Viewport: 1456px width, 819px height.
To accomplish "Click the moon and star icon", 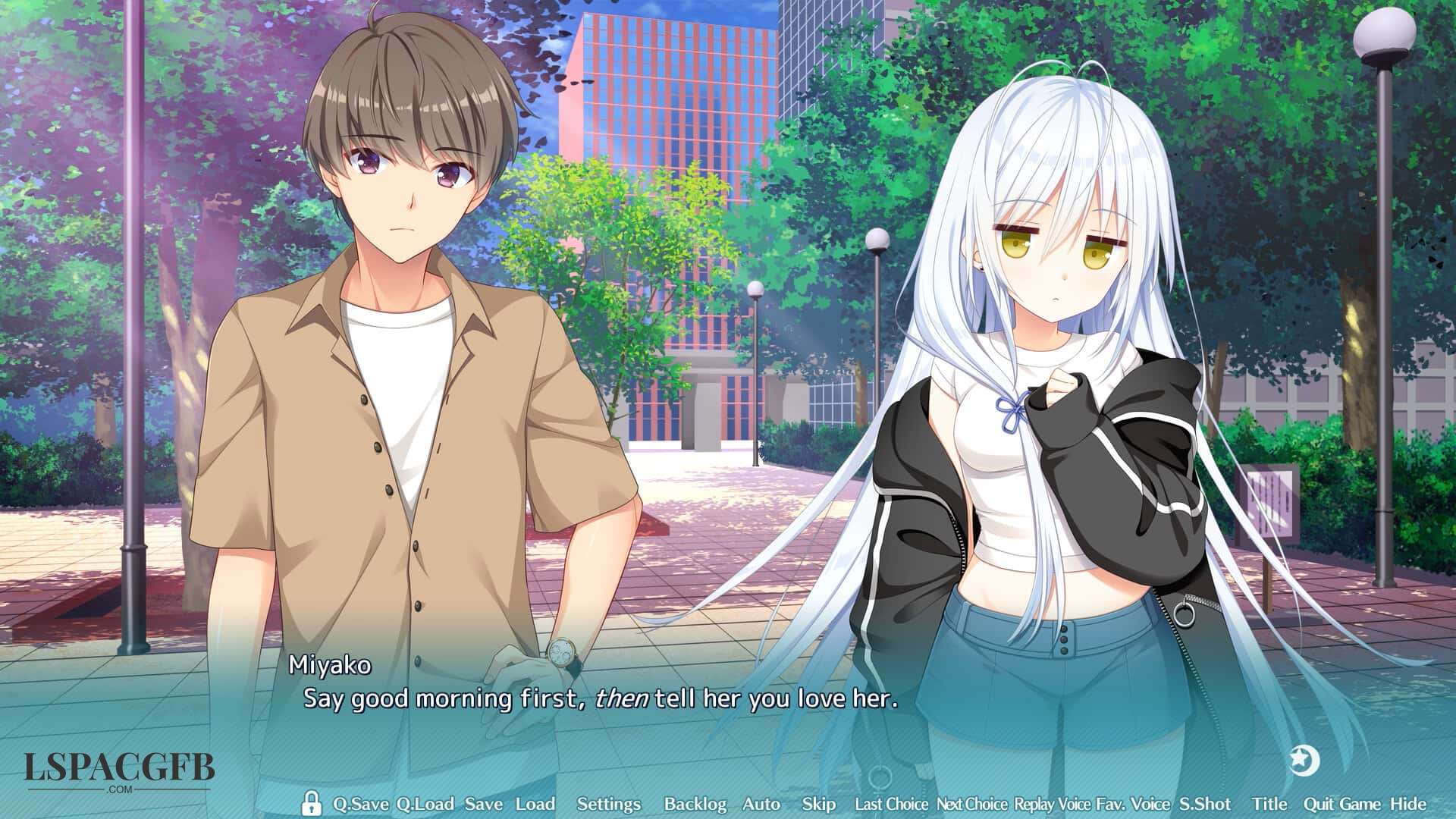I will click(x=1304, y=760).
